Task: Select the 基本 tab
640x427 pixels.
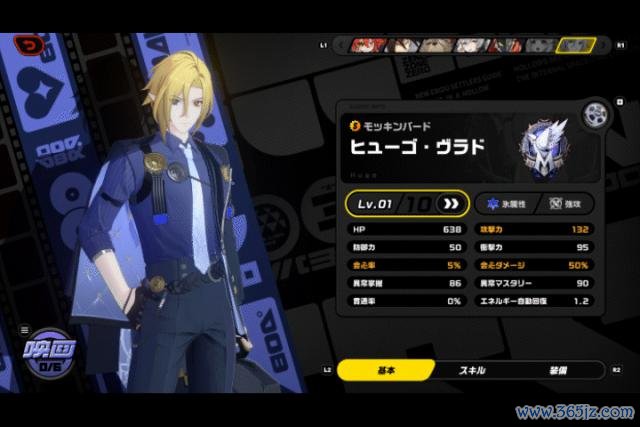Action: point(384,370)
